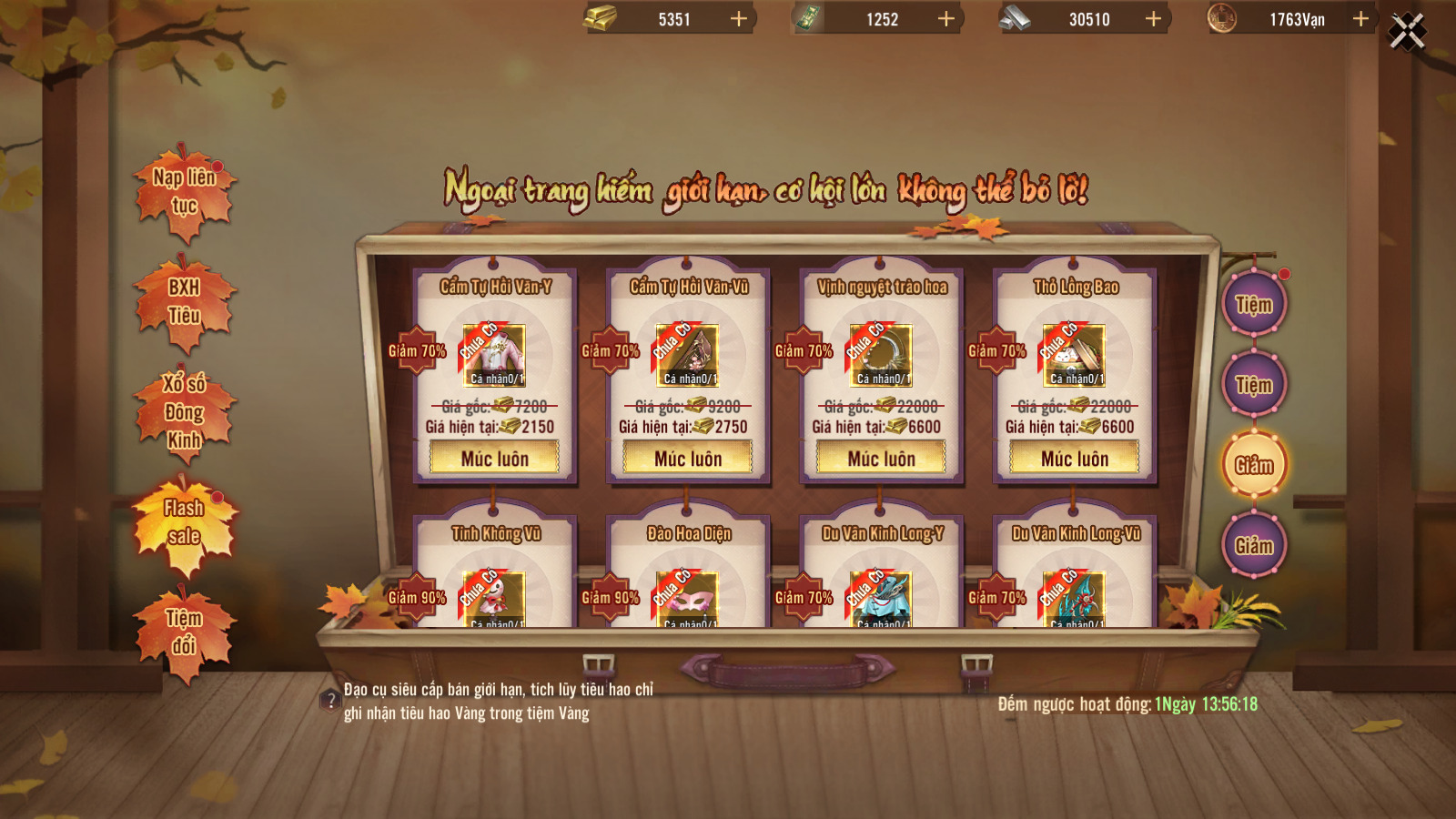Open the question mark help icon
Image resolution: width=1456 pixels, height=819 pixels.
click(x=330, y=701)
